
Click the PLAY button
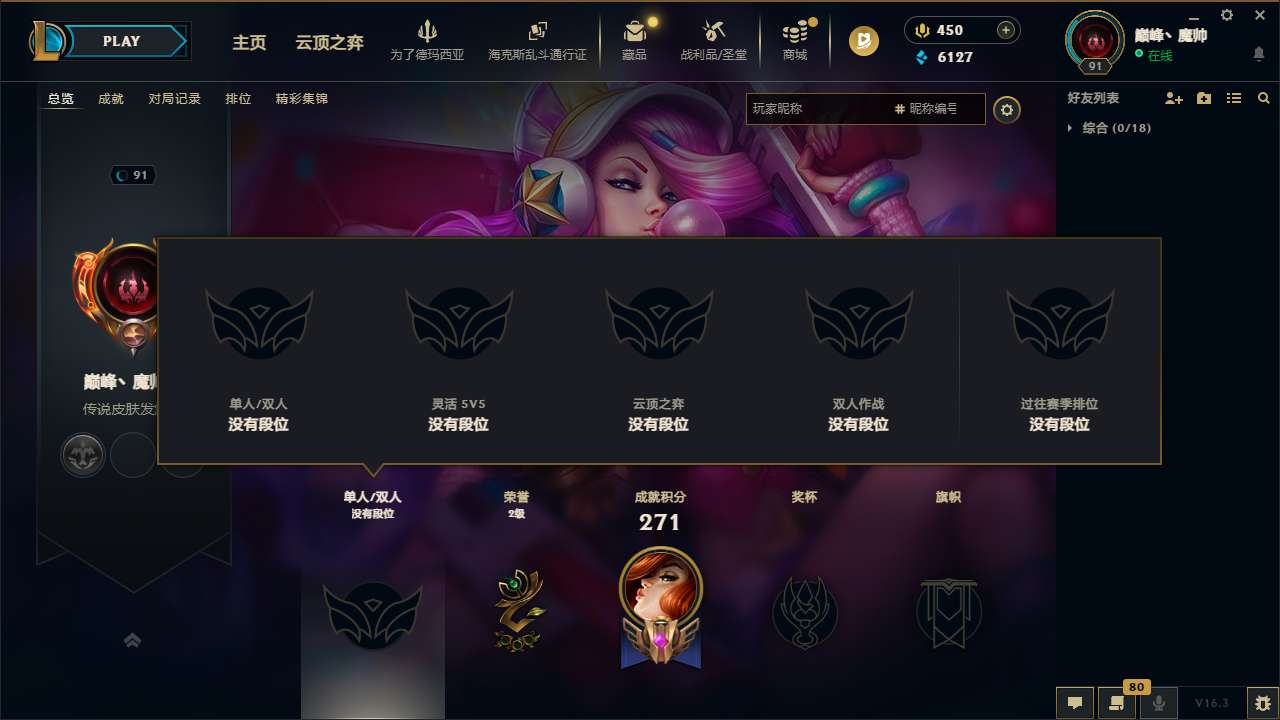[122, 41]
